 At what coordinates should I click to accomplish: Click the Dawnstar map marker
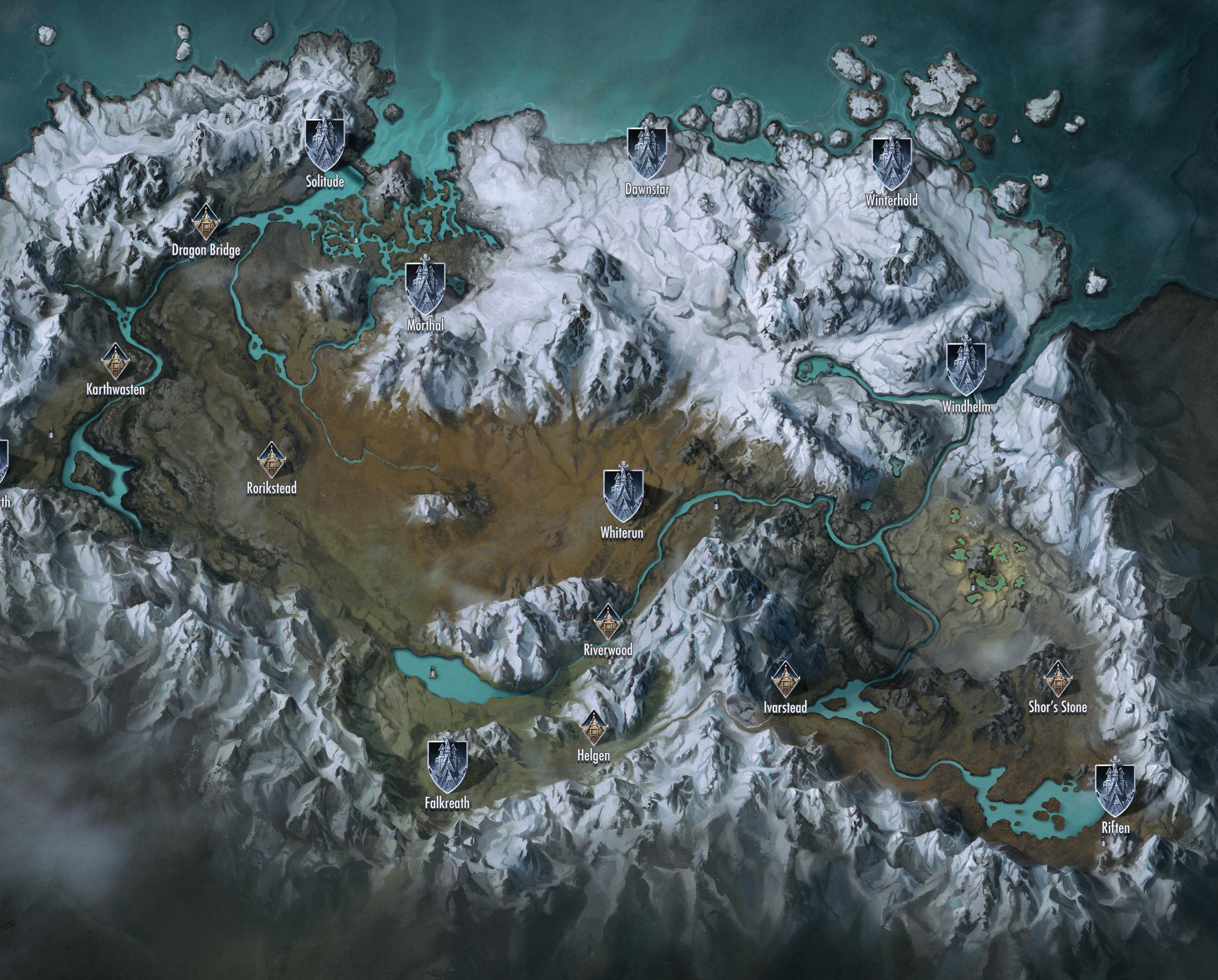(646, 153)
